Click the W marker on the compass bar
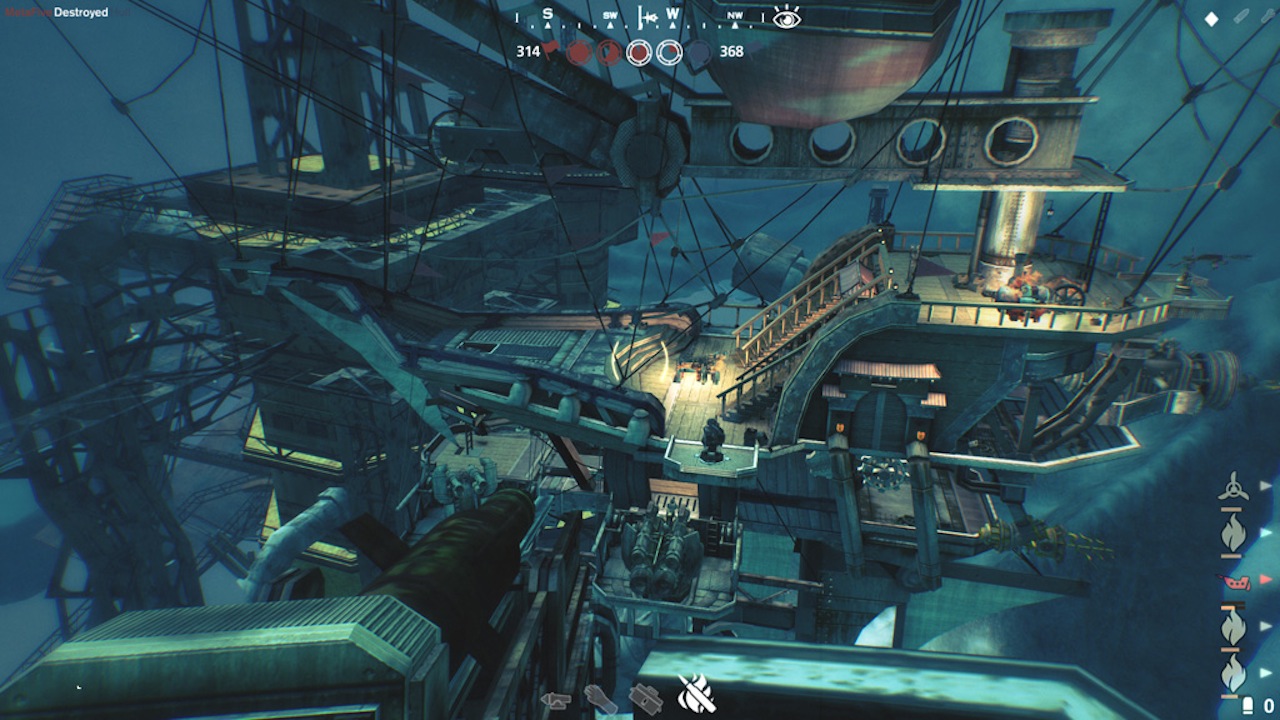This screenshot has height=720, width=1280. pyautogui.click(x=673, y=13)
